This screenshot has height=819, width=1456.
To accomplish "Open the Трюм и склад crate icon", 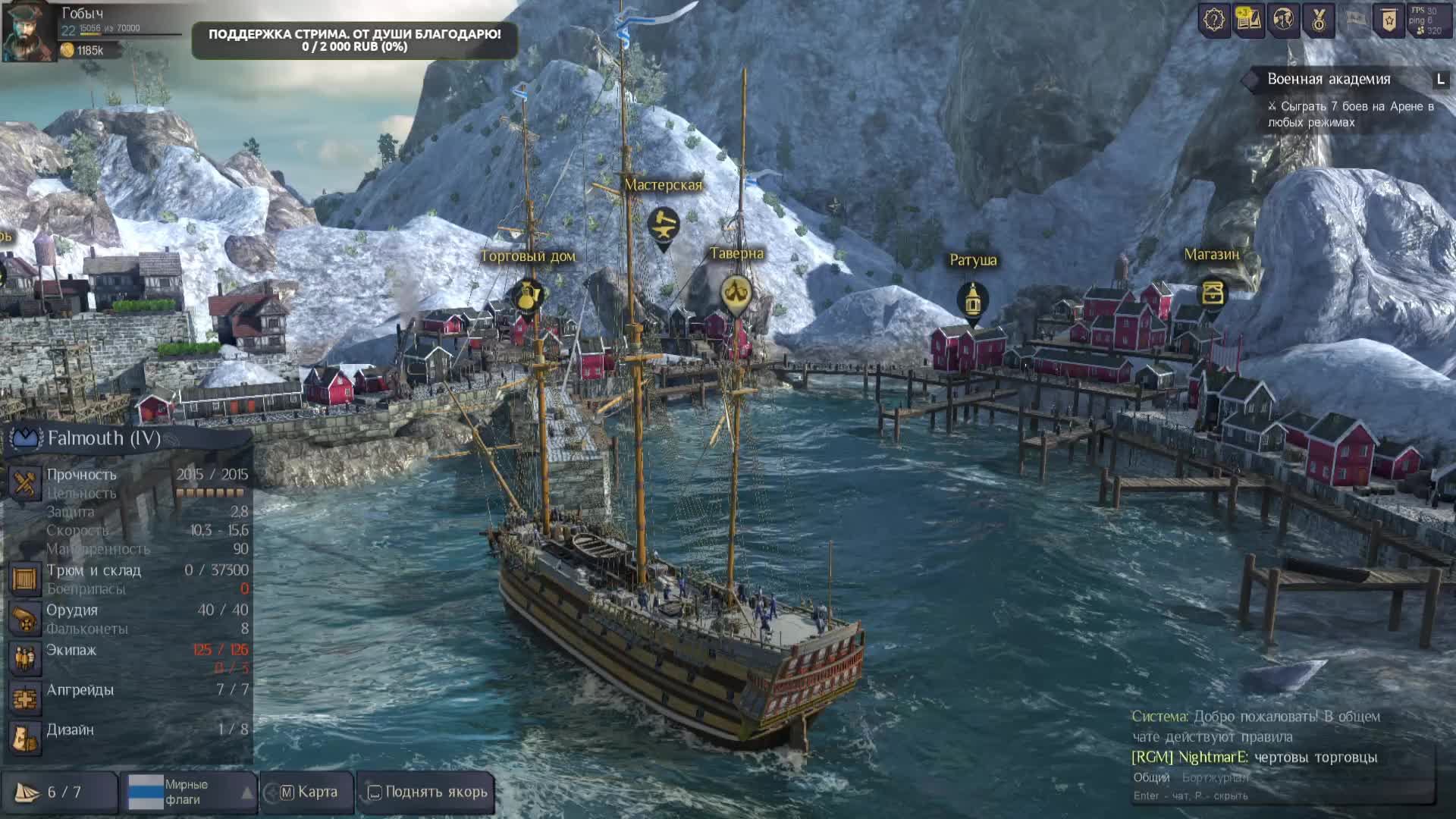I will [x=24, y=579].
